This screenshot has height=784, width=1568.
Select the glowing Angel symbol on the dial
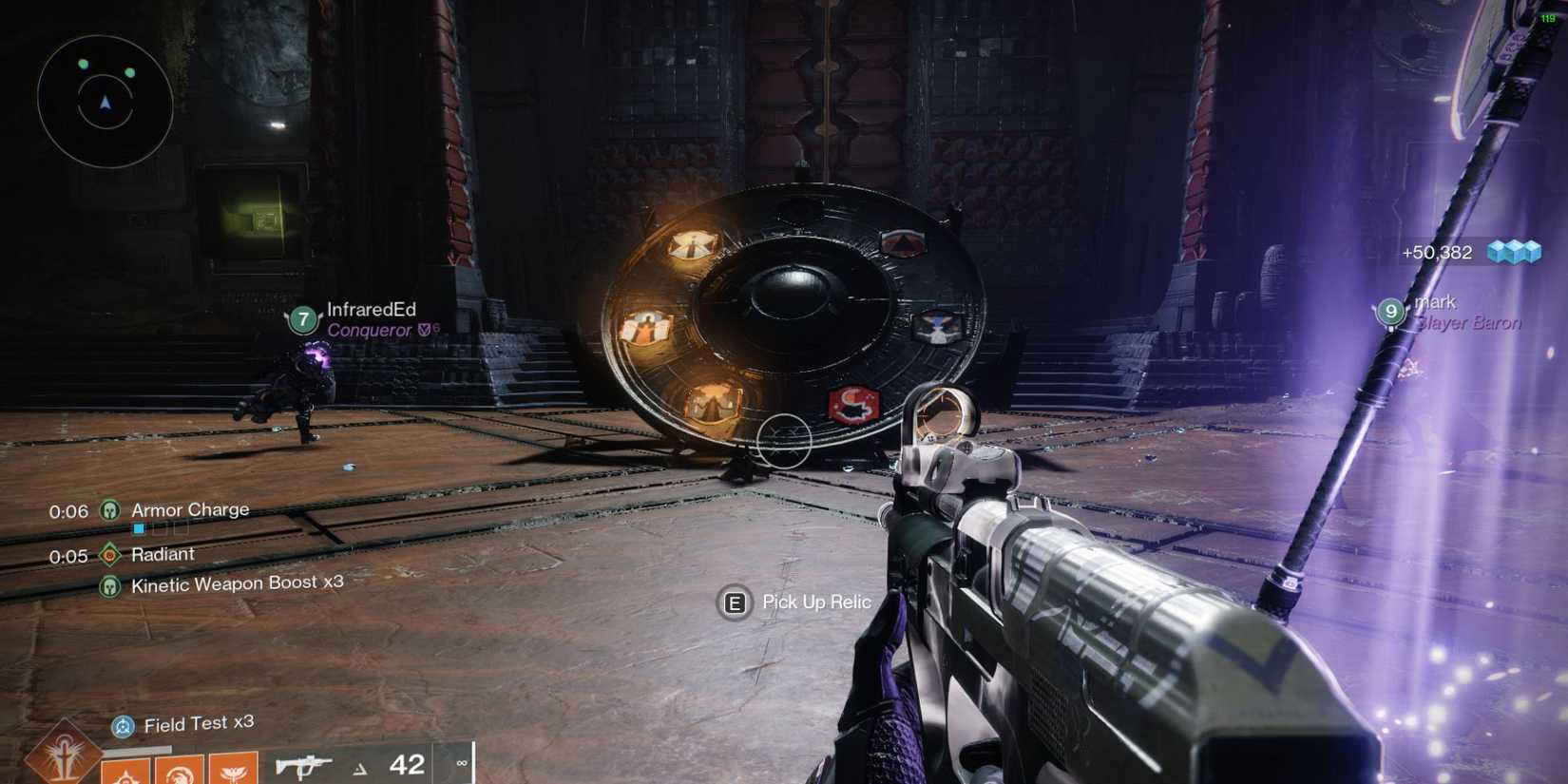coord(648,327)
